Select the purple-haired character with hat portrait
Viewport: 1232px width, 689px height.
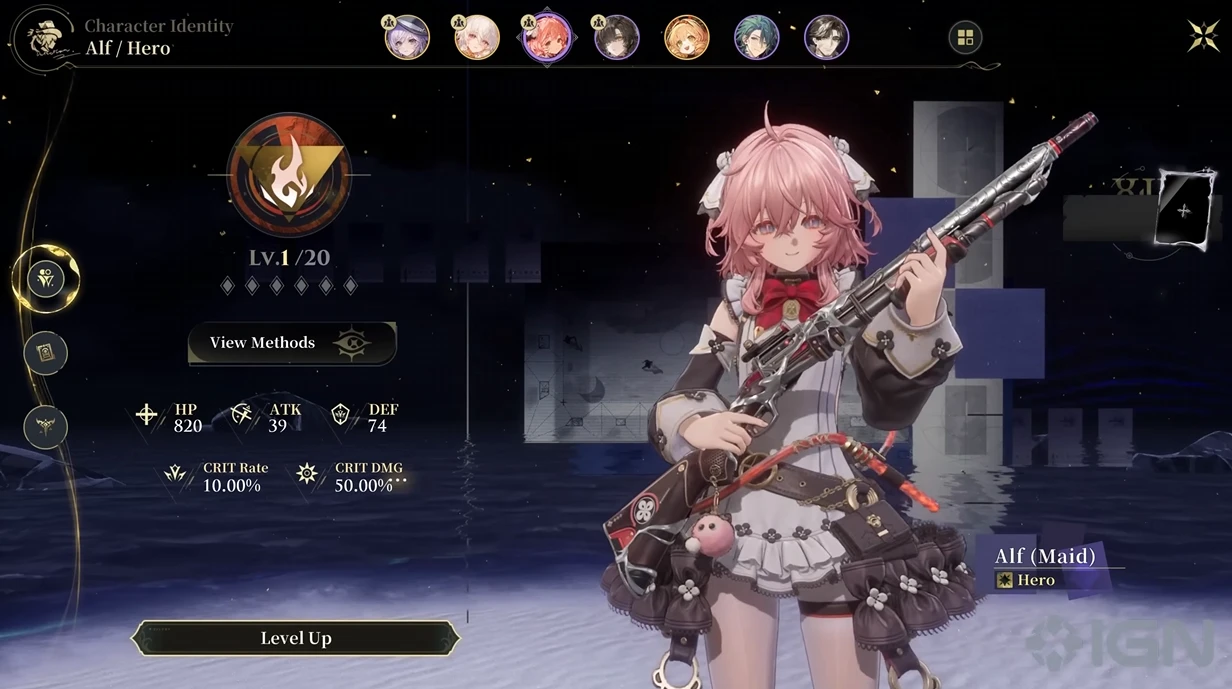[407, 38]
